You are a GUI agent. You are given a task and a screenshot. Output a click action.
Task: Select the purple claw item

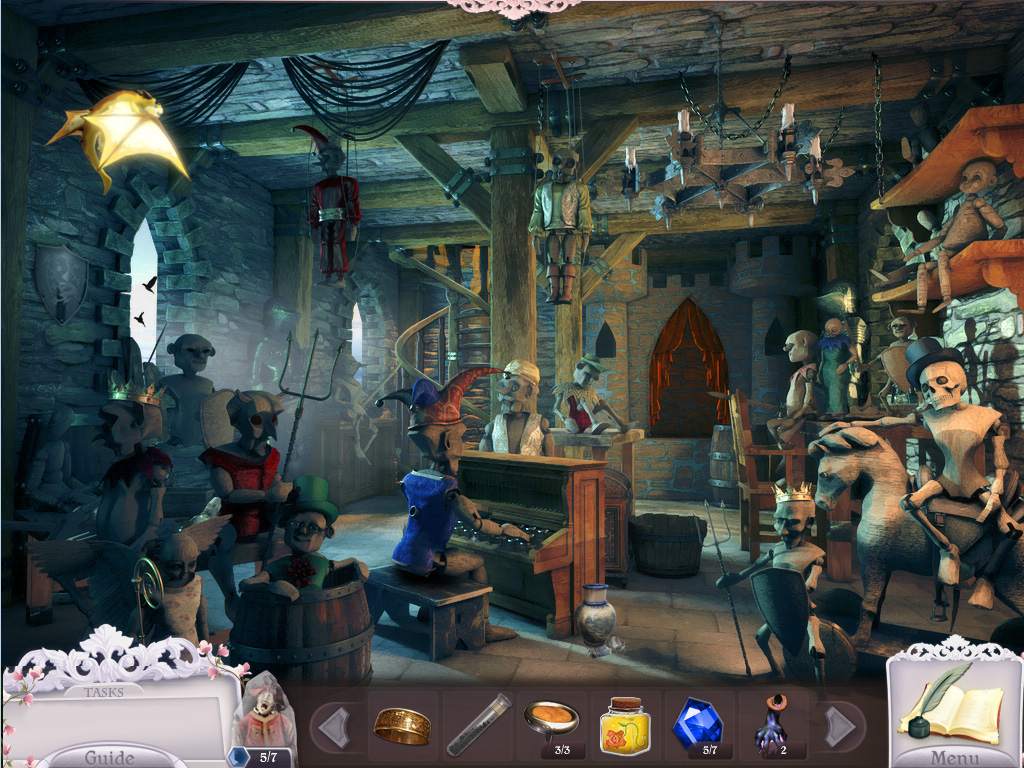[770, 723]
